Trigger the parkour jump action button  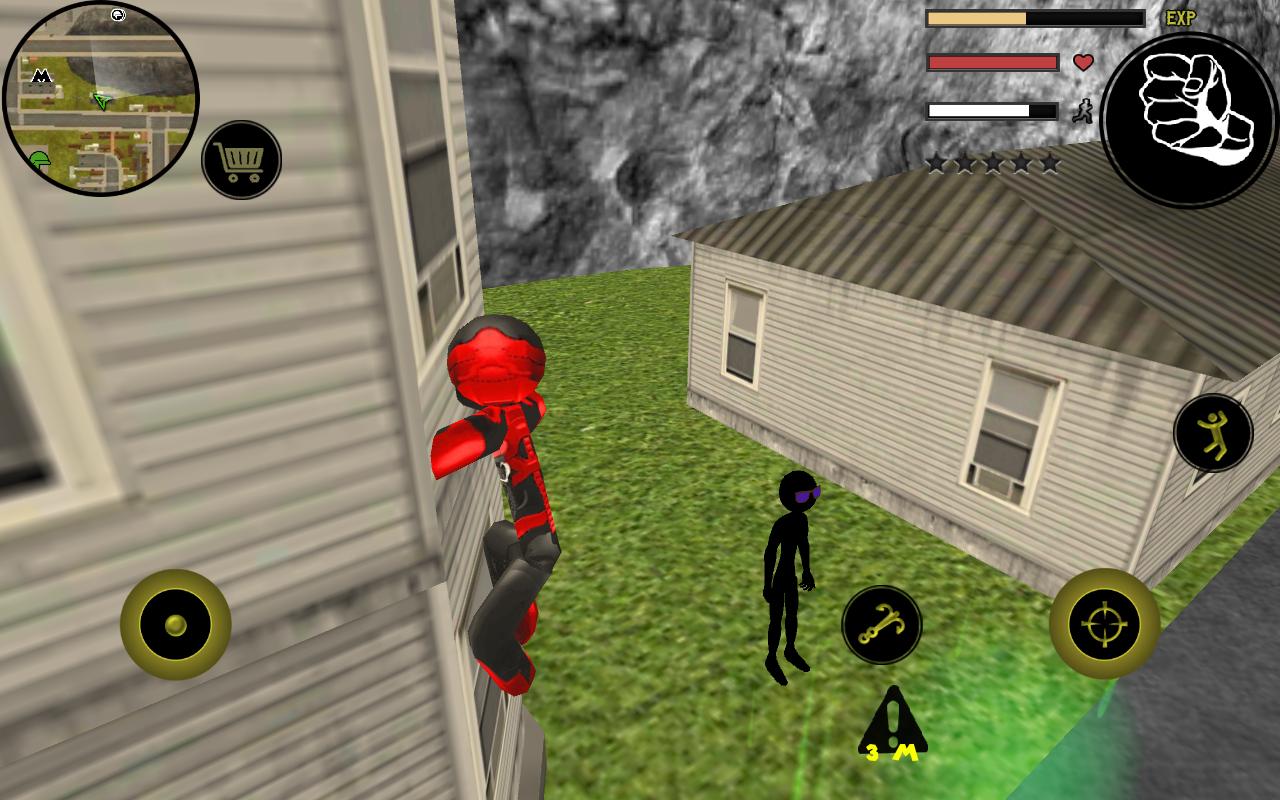tap(1215, 434)
